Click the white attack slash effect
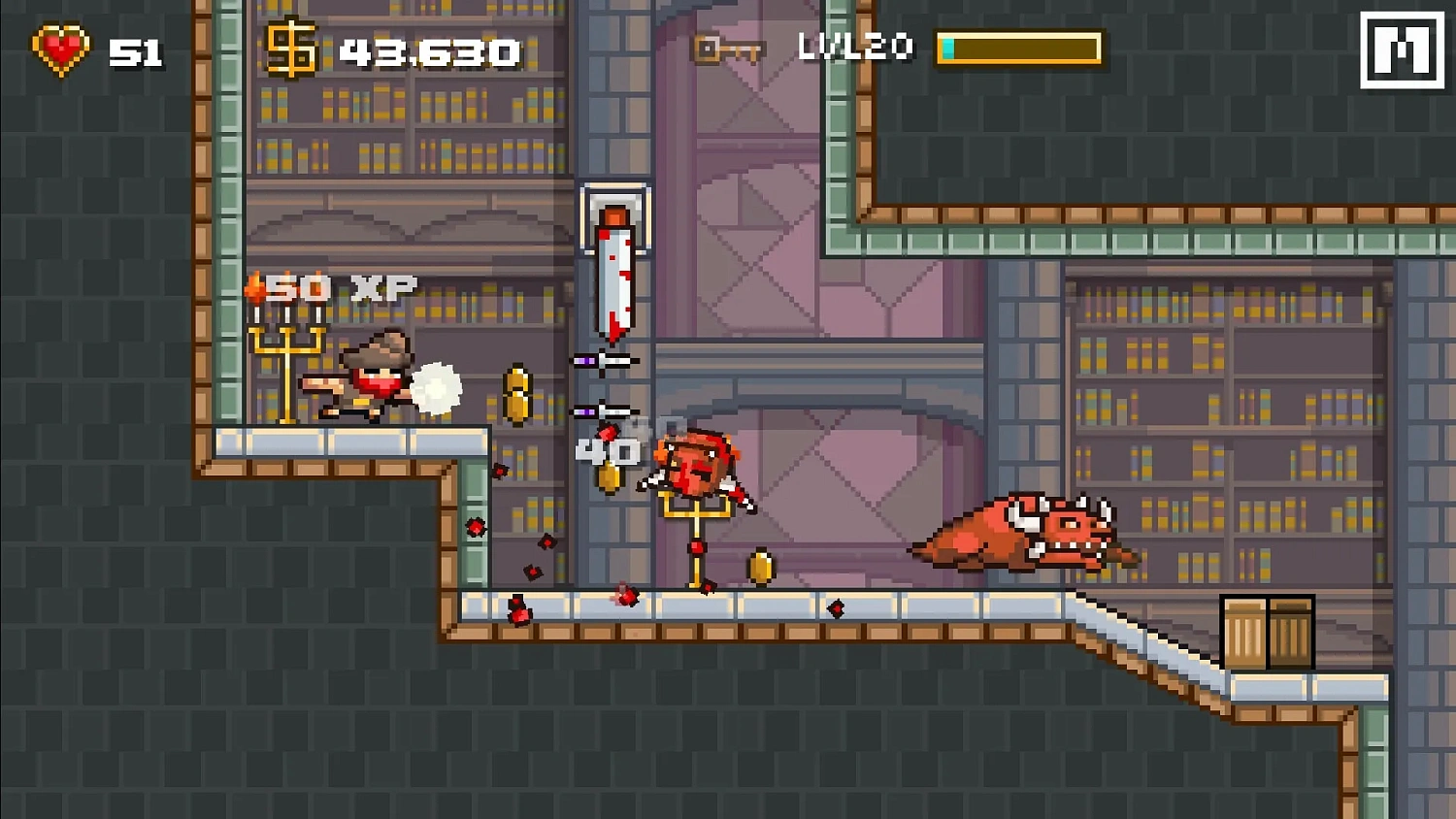This screenshot has height=819, width=1456. coord(438,386)
